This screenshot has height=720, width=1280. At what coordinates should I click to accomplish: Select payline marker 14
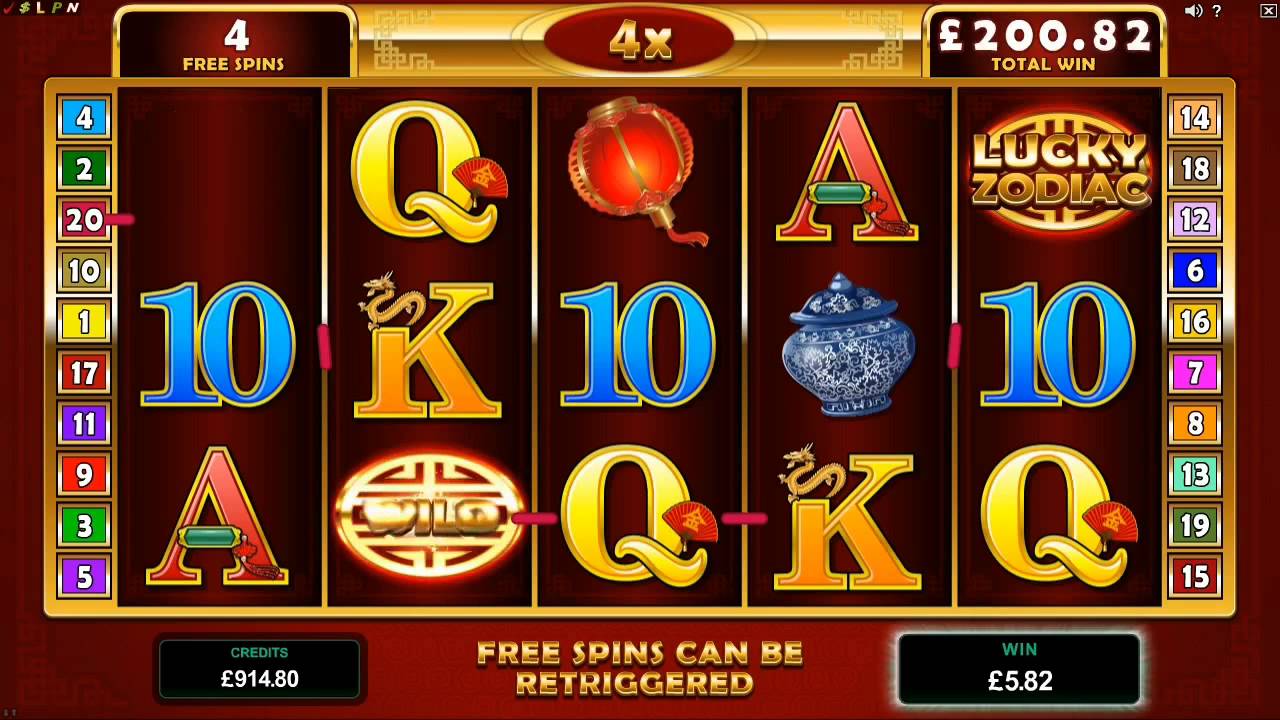1195,118
